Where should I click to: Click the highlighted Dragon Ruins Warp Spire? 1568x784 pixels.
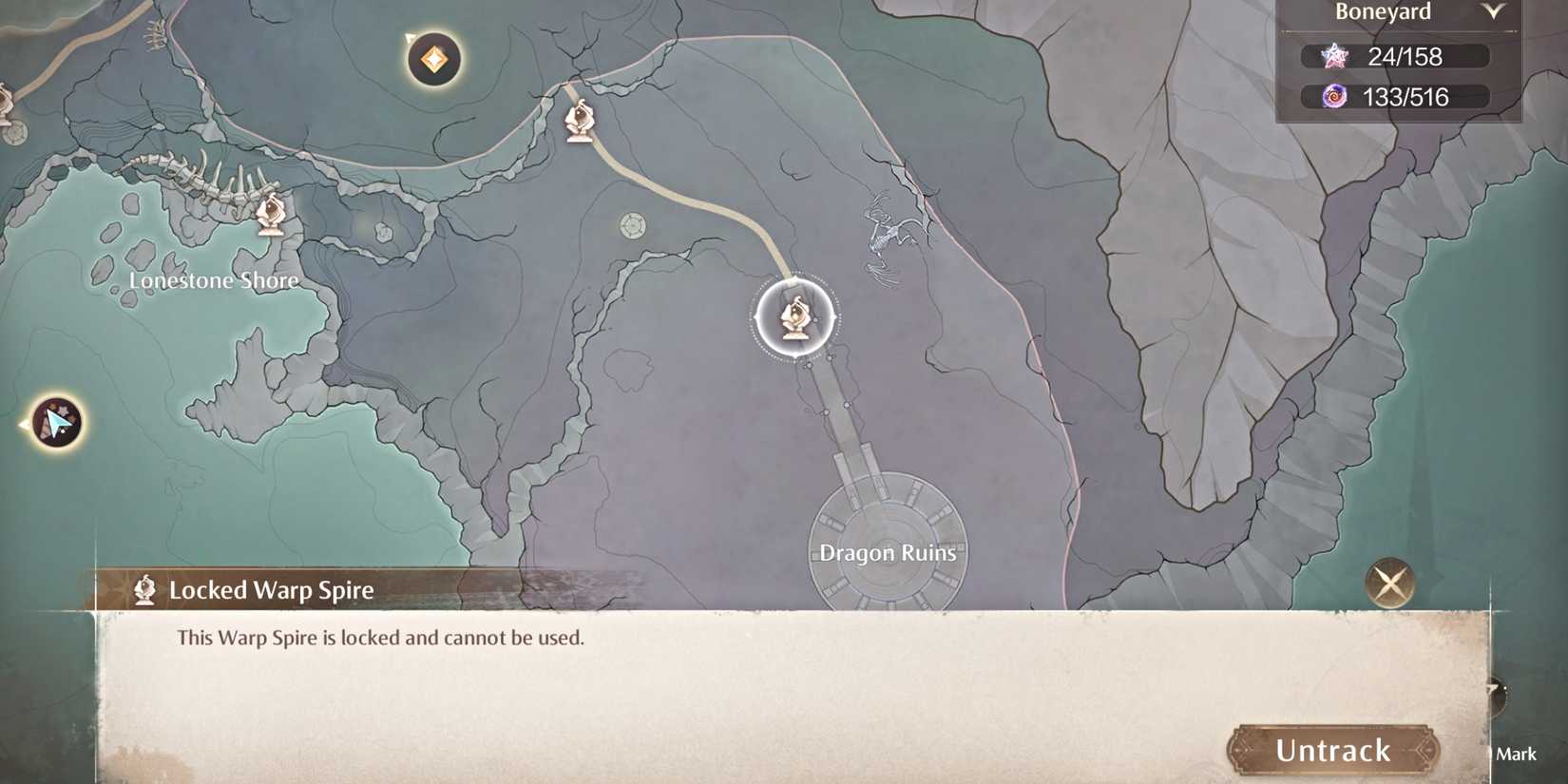pos(795,316)
